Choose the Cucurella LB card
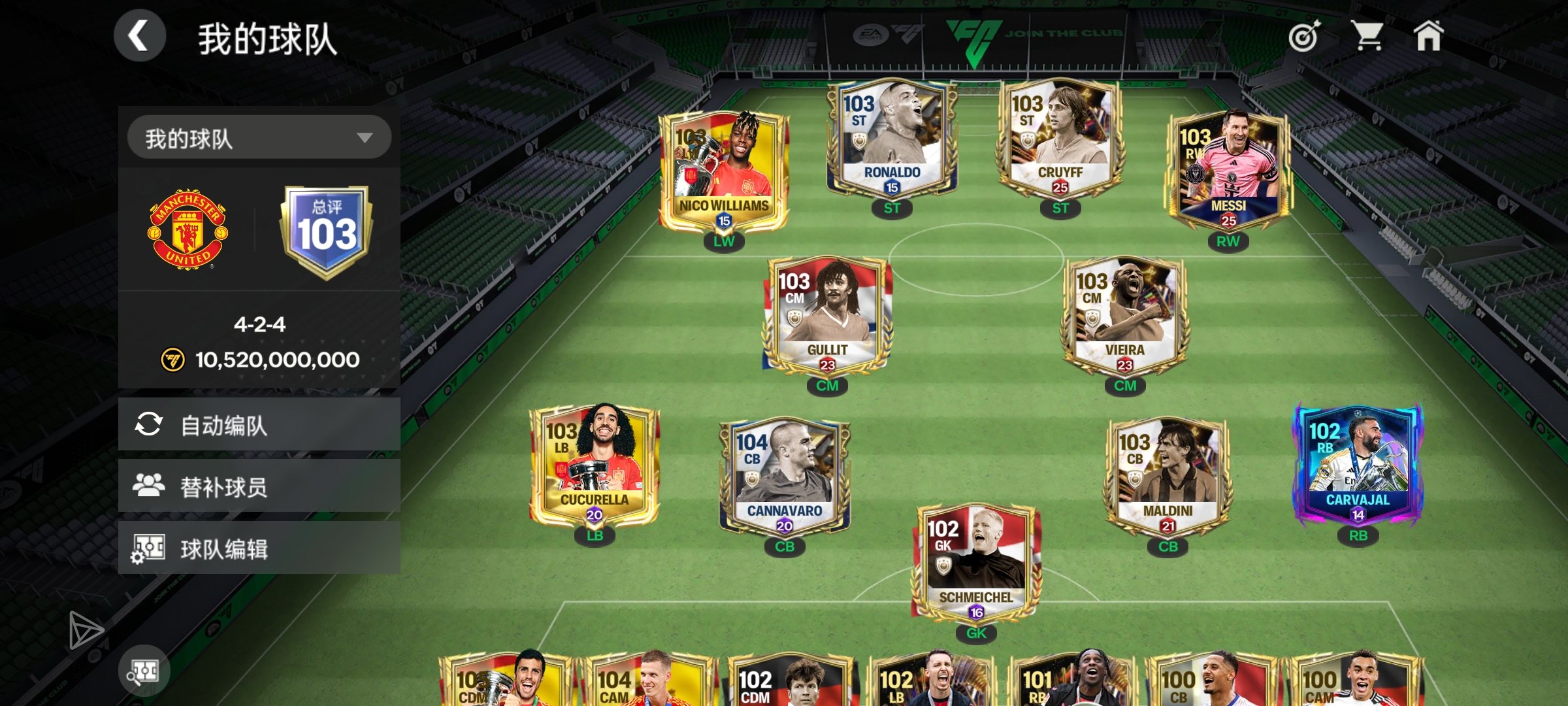The image size is (1568, 706). tap(595, 465)
